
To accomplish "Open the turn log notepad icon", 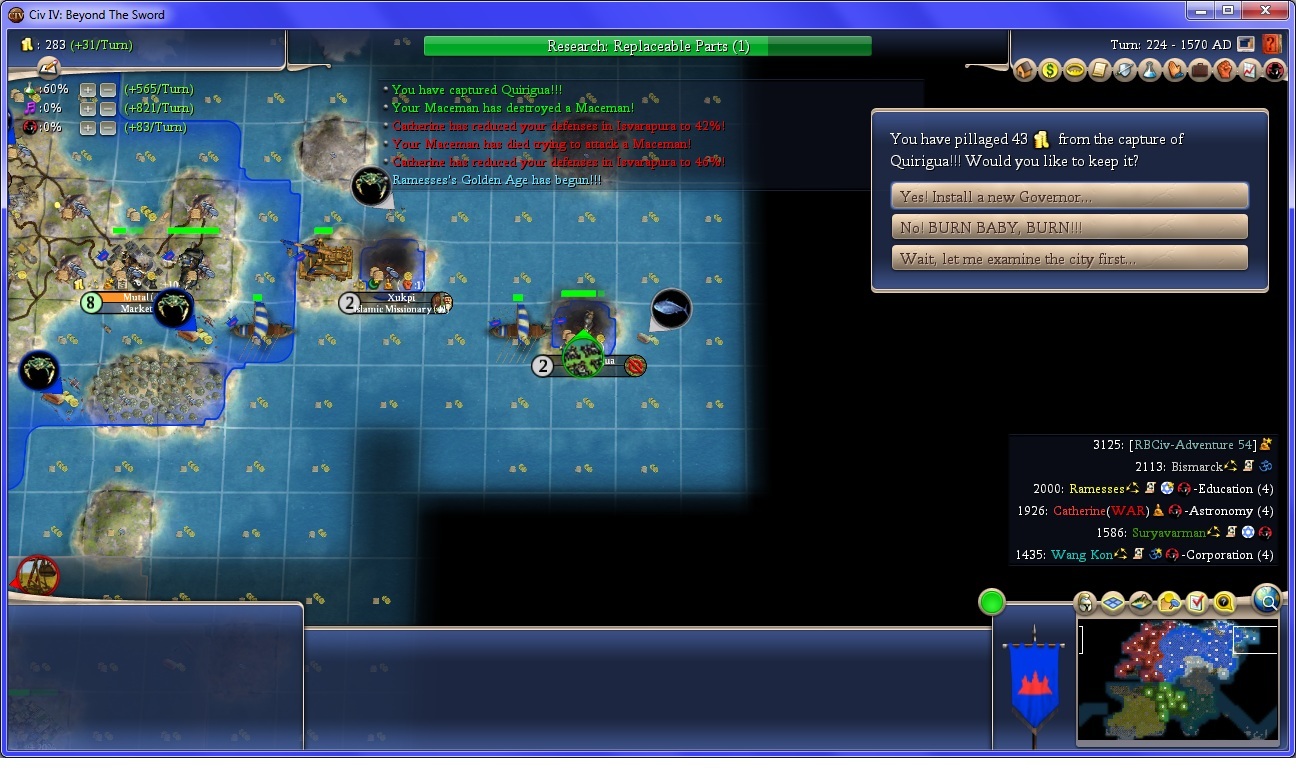I will pos(48,67).
